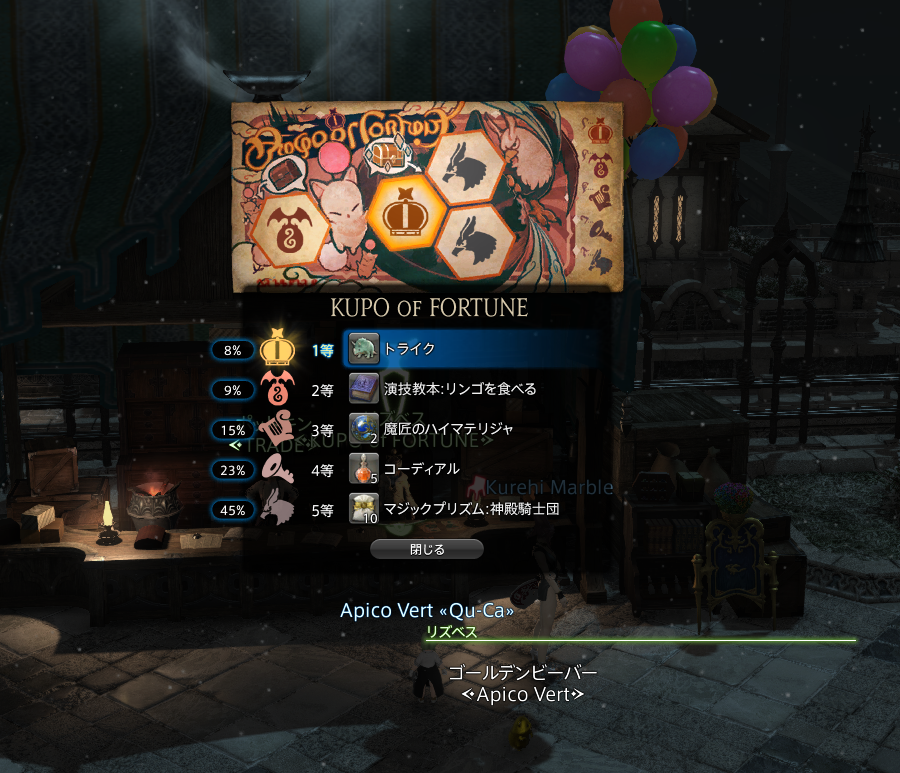Scratch the glowing crown hexagon panel
900x773 pixels.
point(407,216)
